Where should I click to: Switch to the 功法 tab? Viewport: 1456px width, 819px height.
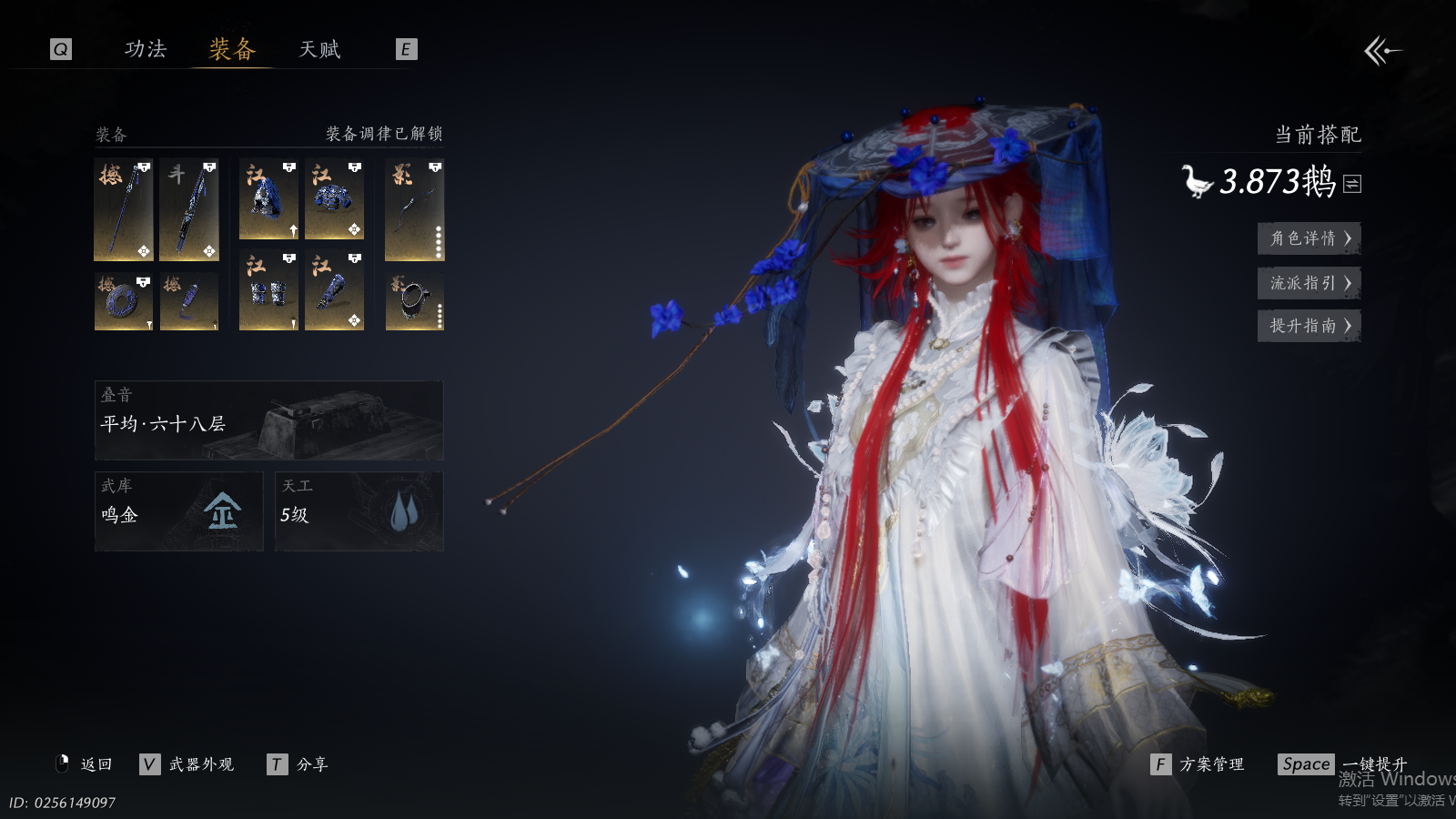[x=146, y=49]
